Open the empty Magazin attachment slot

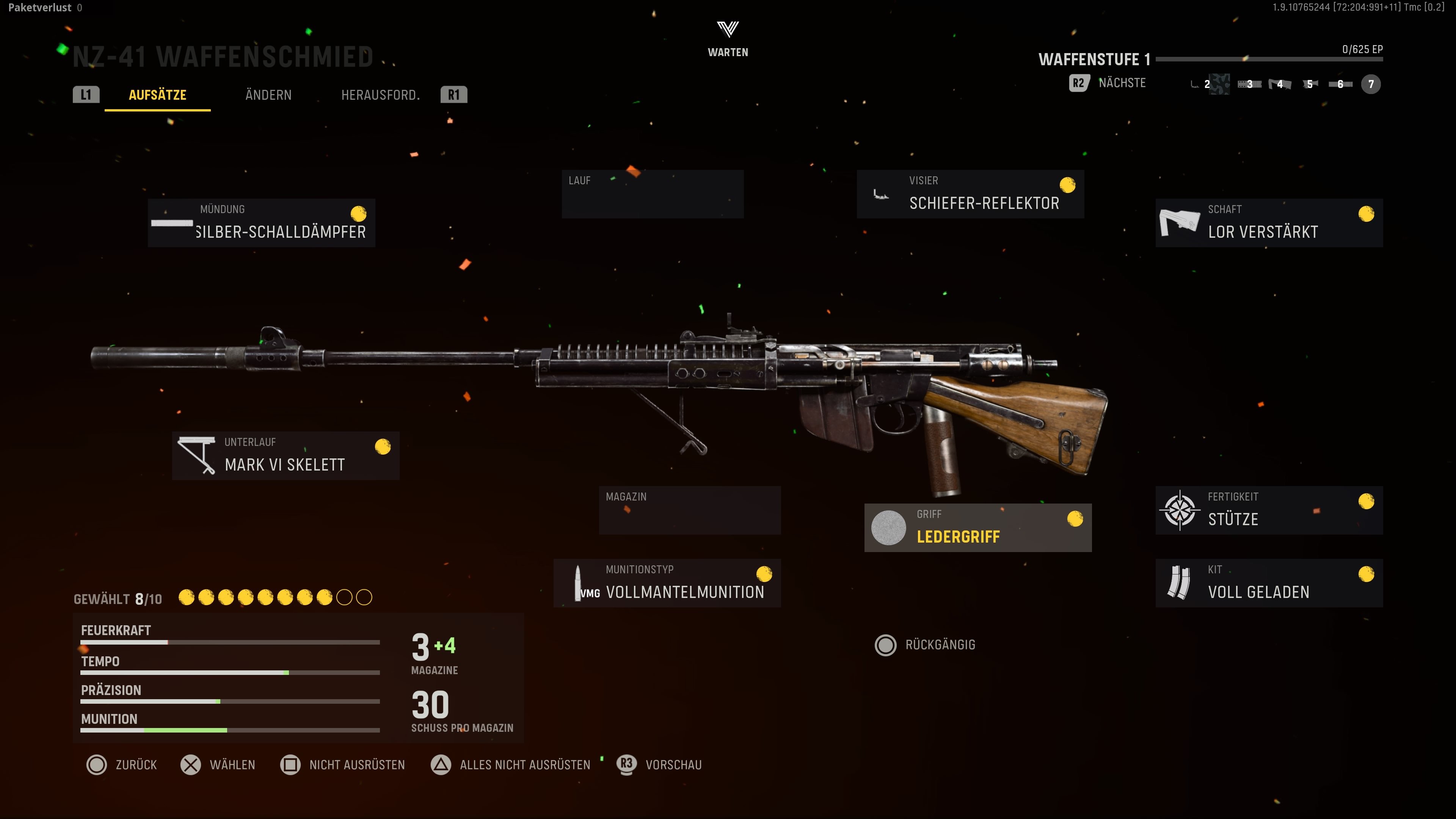tap(690, 510)
